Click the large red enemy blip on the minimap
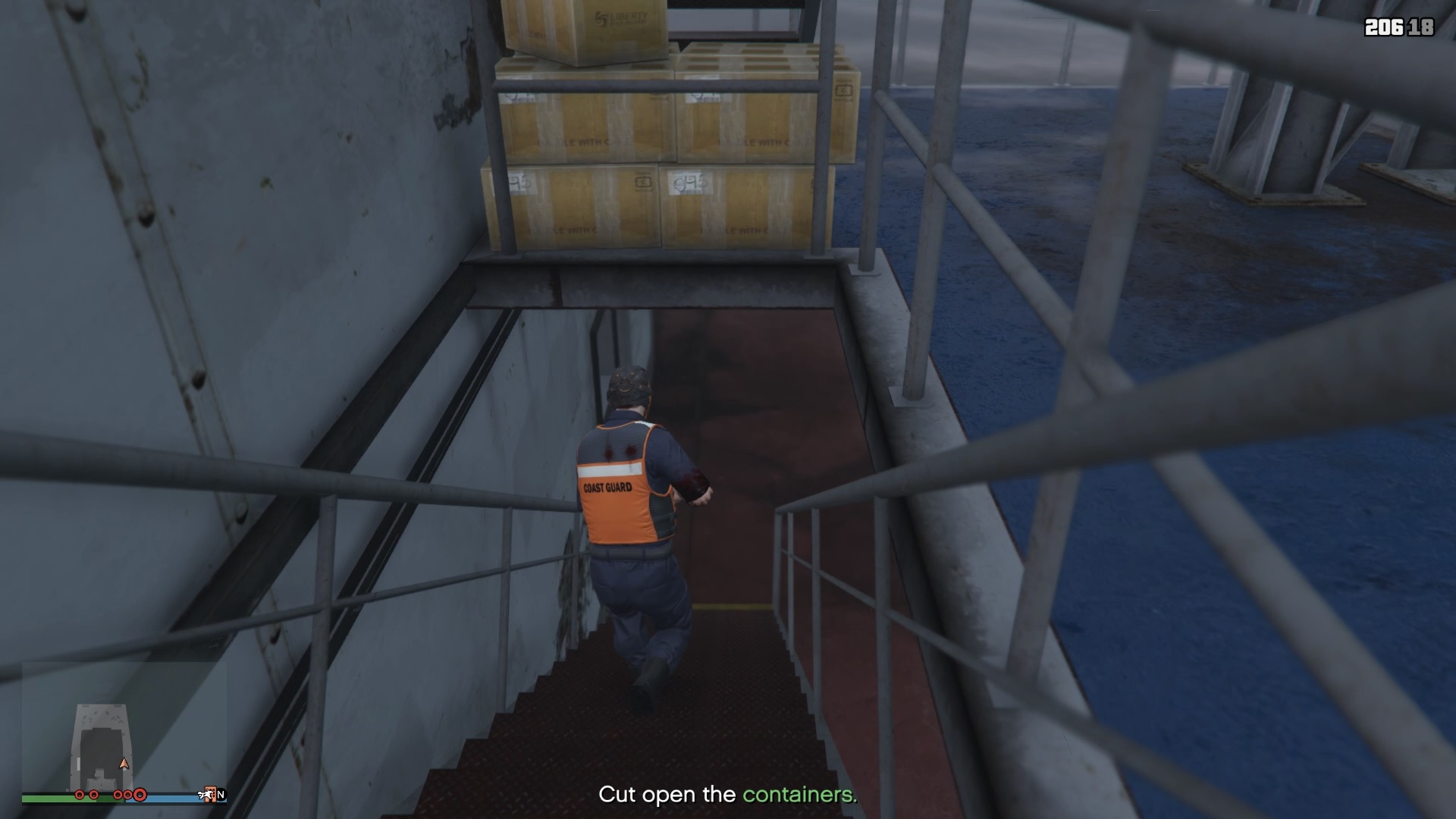Screen dimensions: 1456x819 (140, 794)
